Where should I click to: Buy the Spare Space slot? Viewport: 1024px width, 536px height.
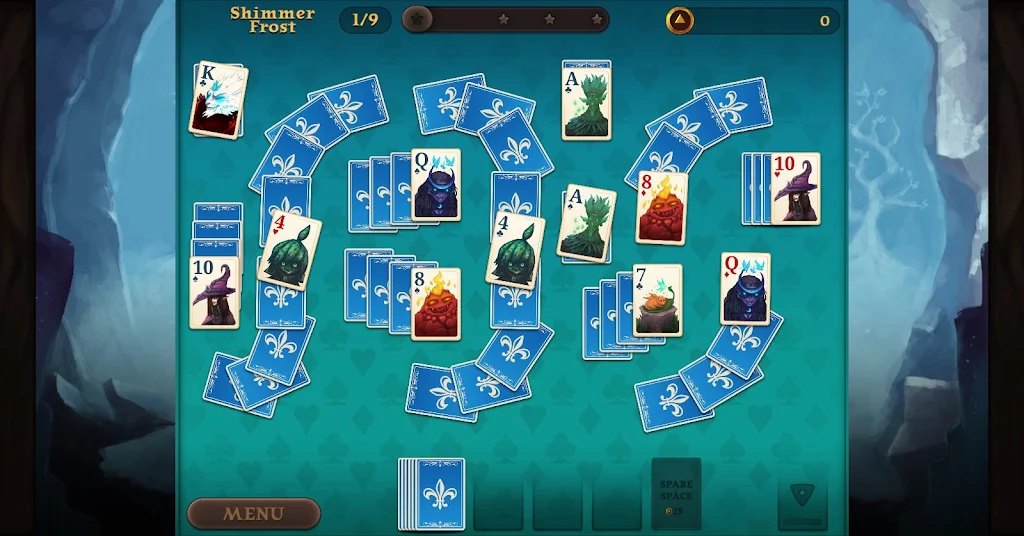pyautogui.click(x=676, y=493)
